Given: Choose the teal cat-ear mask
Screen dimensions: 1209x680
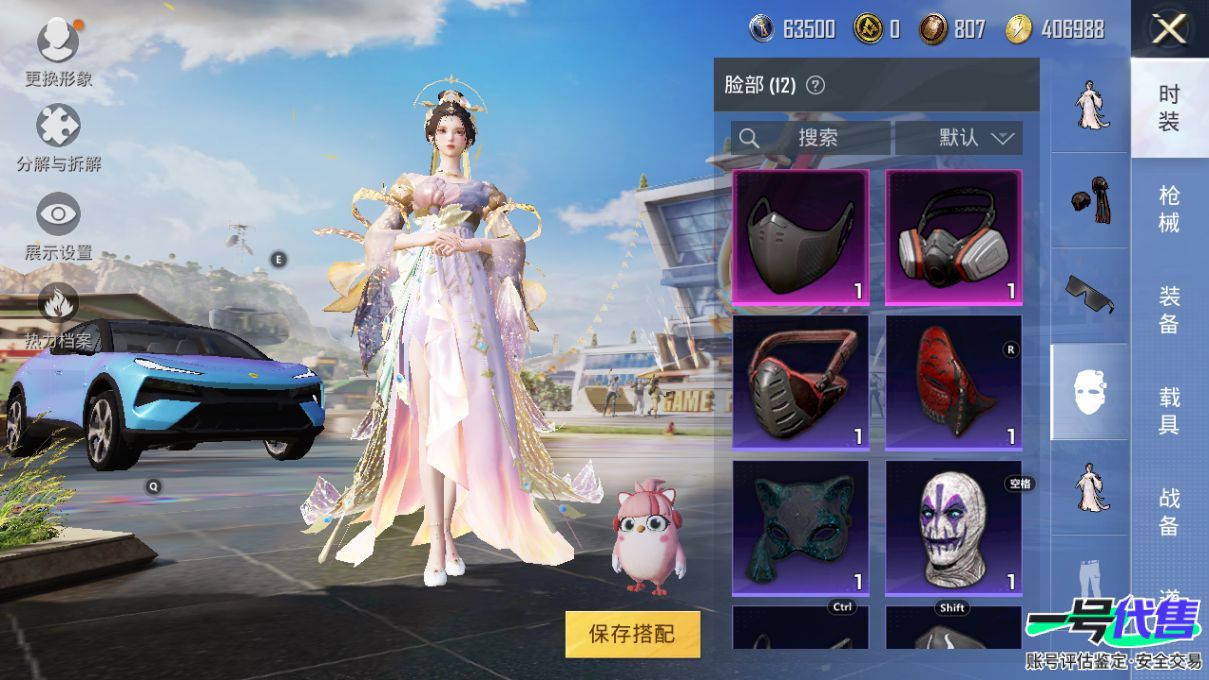Looking at the screenshot, I should click(800, 527).
